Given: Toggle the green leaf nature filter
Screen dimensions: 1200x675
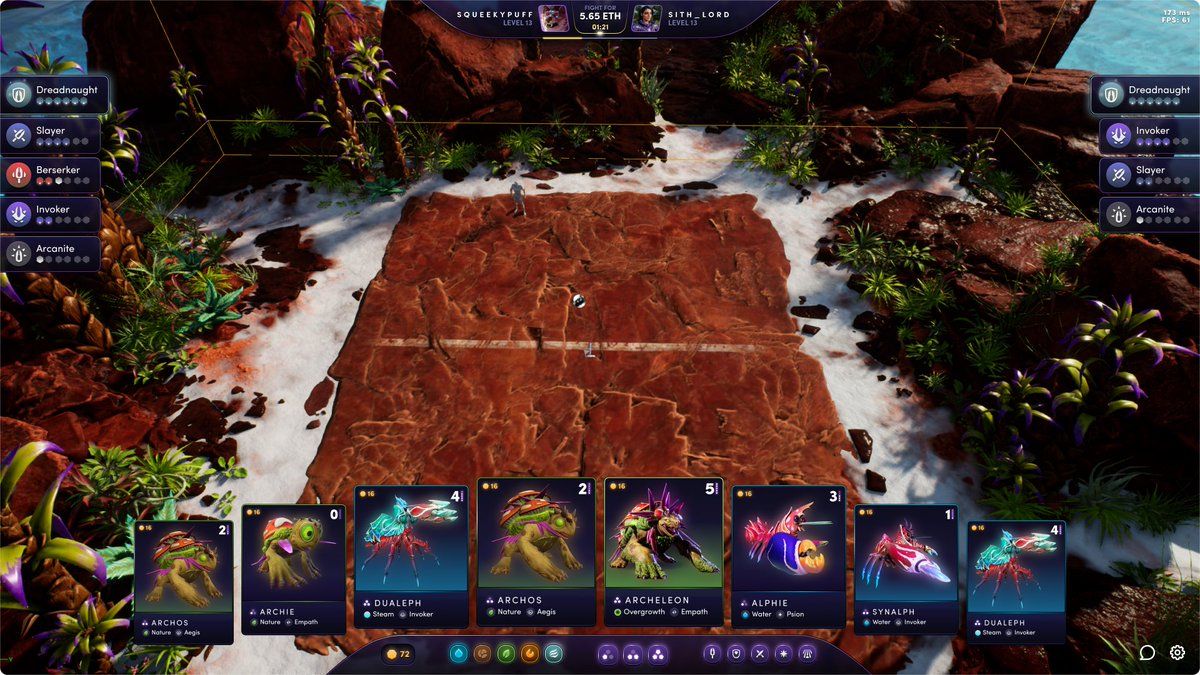Looking at the screenshot, I should pyautogui.click(x=506, y=653).
